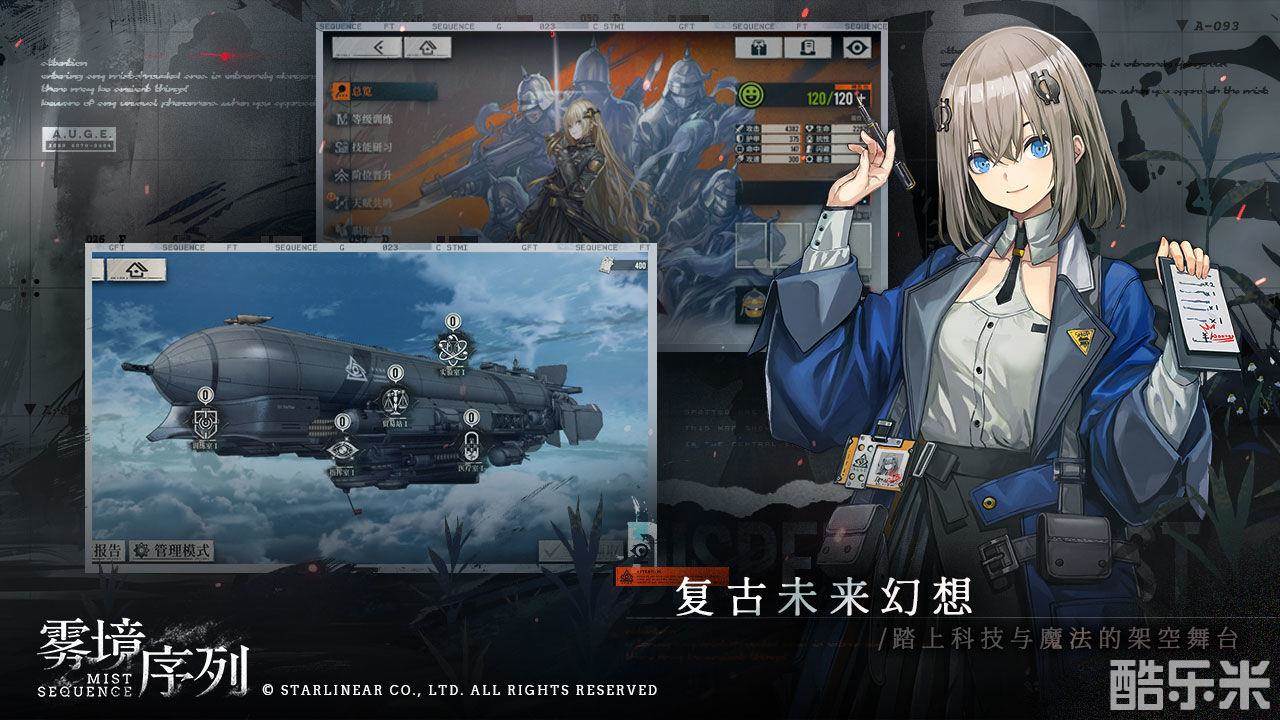1280x720 pixels.
Task: Select the document icon beside the eye icon
Action: click(x=807, y=47)
